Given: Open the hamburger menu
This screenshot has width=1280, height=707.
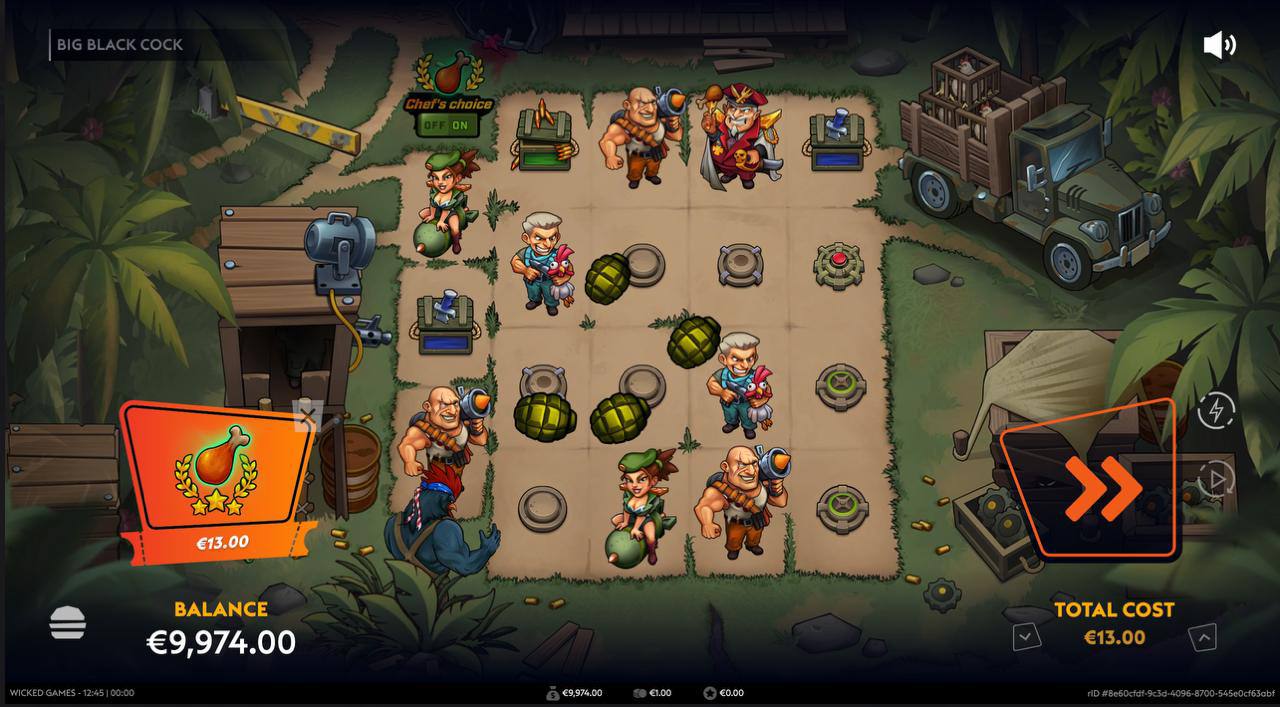Looking at the screenshot, I should point(68,624).
